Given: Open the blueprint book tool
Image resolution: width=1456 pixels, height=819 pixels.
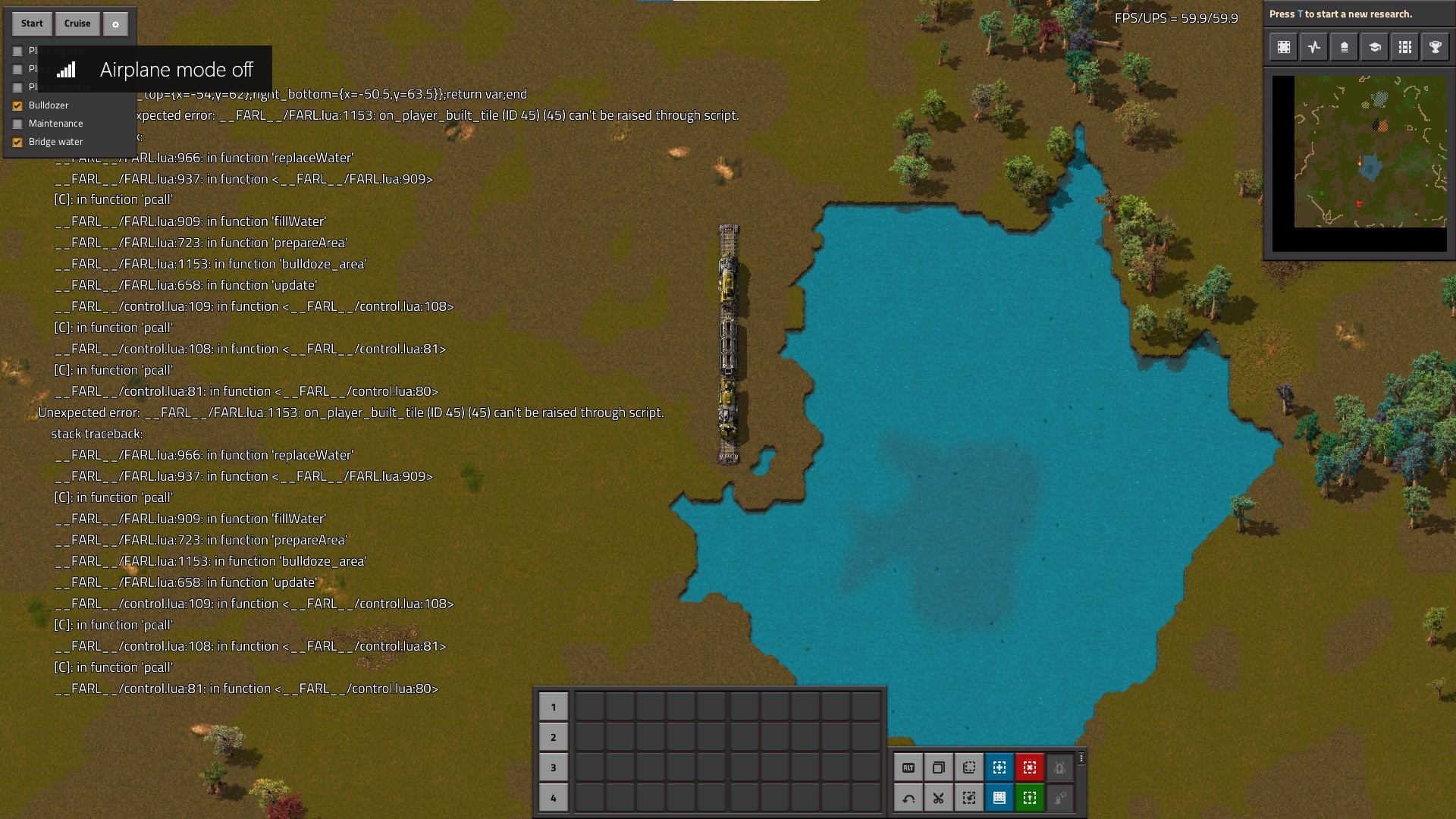Looking at the screenshot, I should (999, 798).
